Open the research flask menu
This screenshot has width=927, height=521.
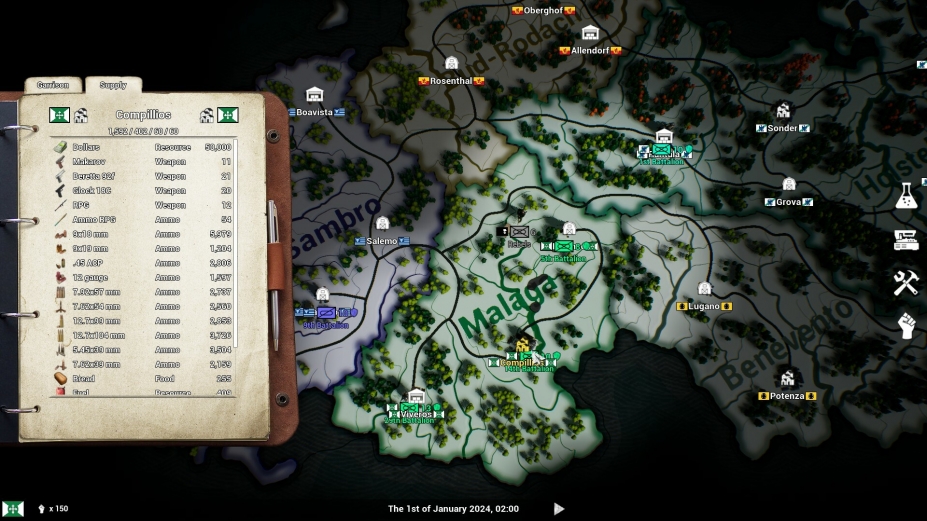(906, 196)
